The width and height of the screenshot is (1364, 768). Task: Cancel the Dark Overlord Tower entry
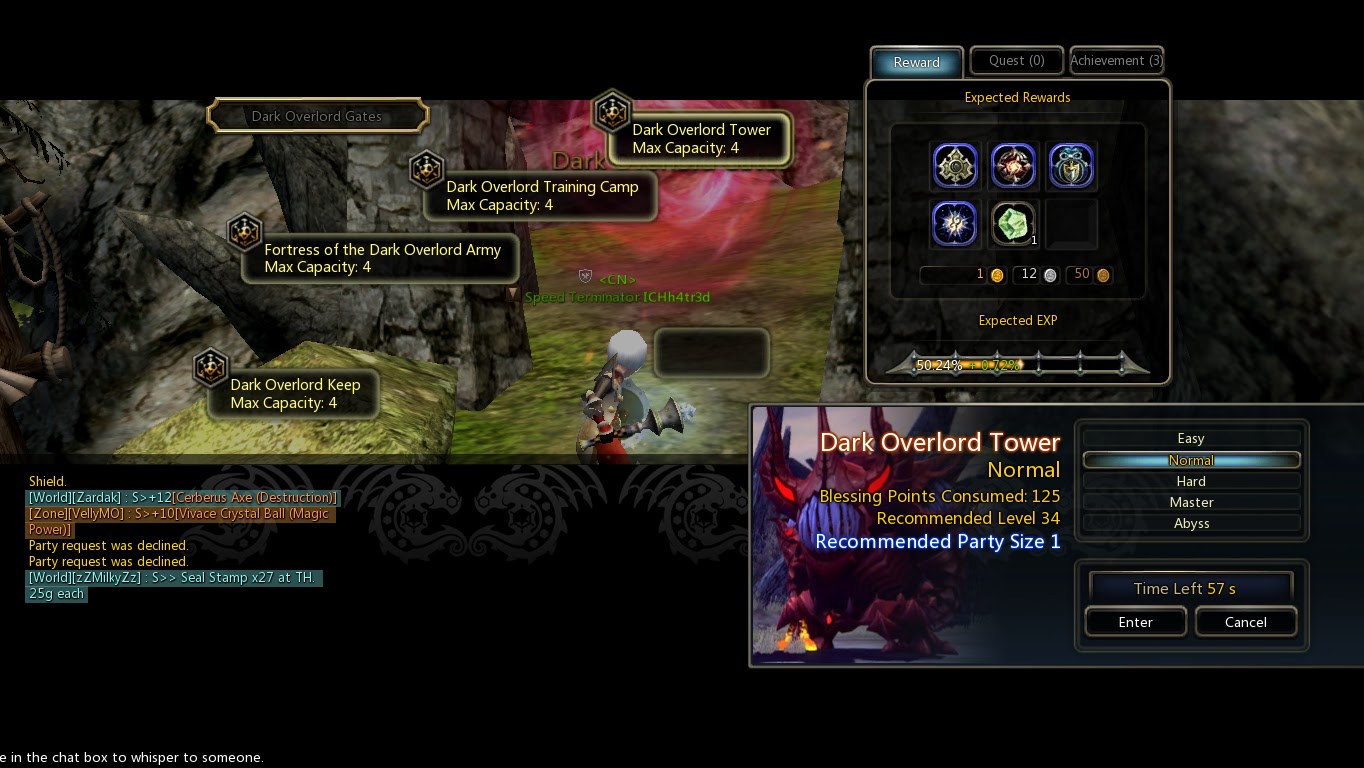tap(1246, 621)
